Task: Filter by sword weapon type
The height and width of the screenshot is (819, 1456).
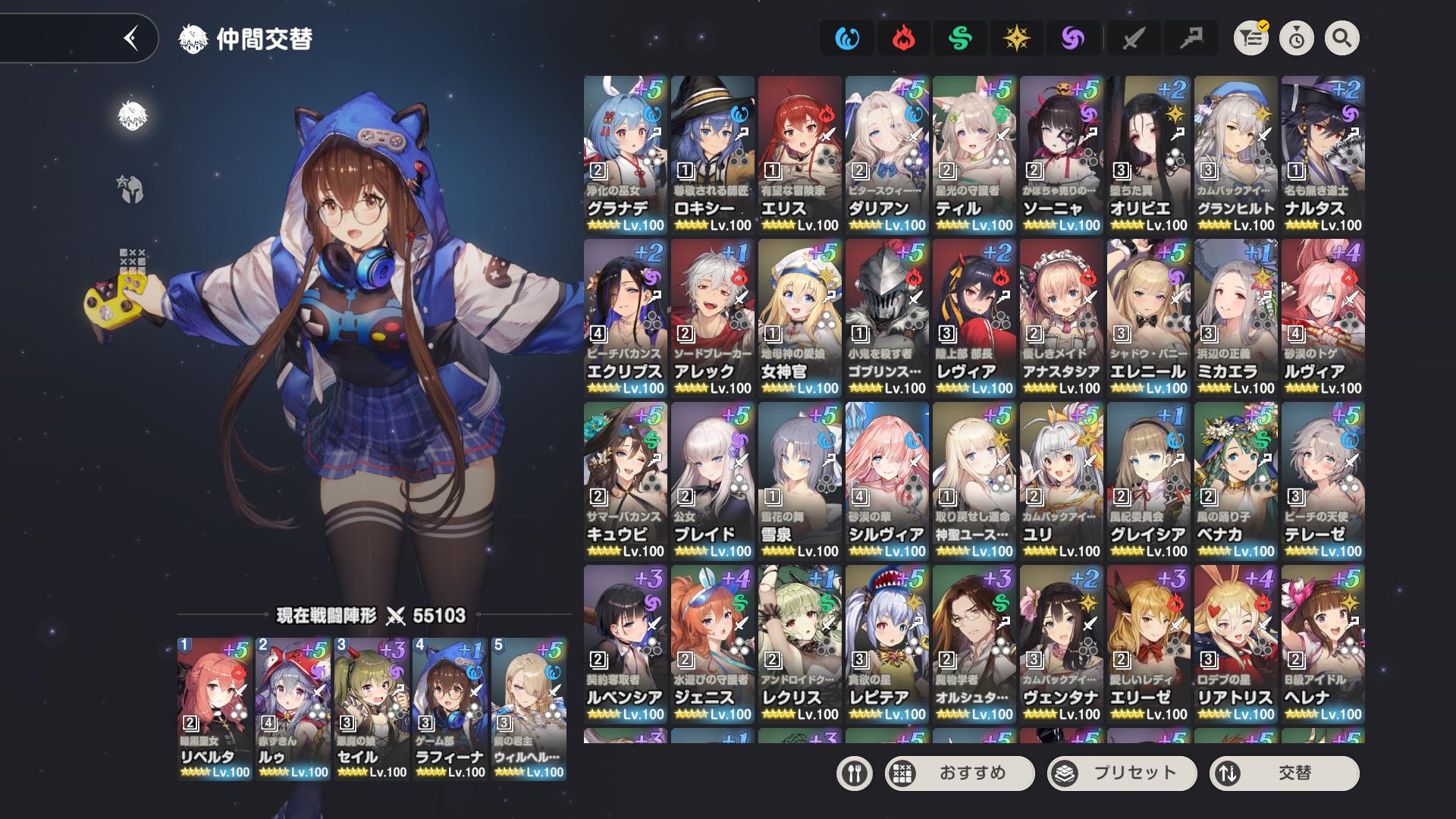Action: pyautogui.click(x=1133, y=38)
